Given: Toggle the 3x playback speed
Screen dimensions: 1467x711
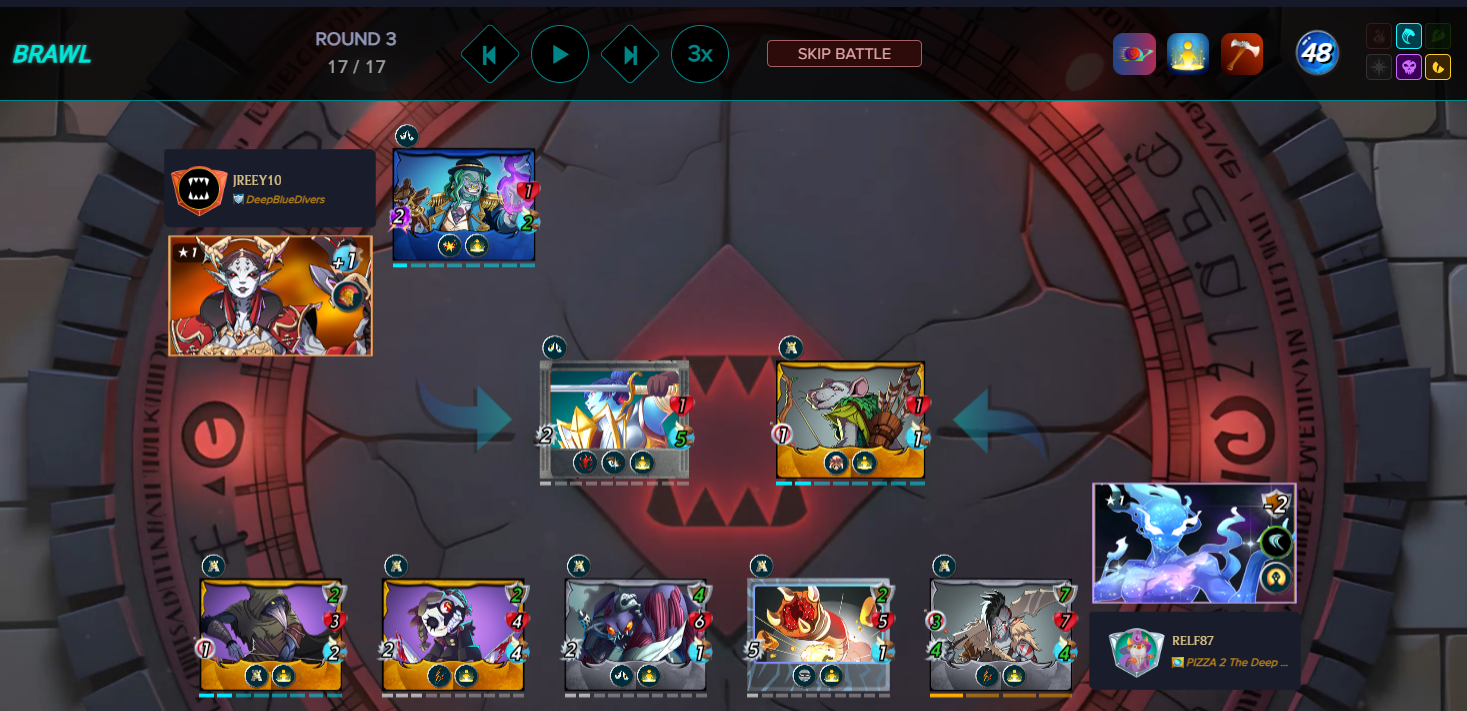Looking at the screenshot, I should tap(700, 54).
